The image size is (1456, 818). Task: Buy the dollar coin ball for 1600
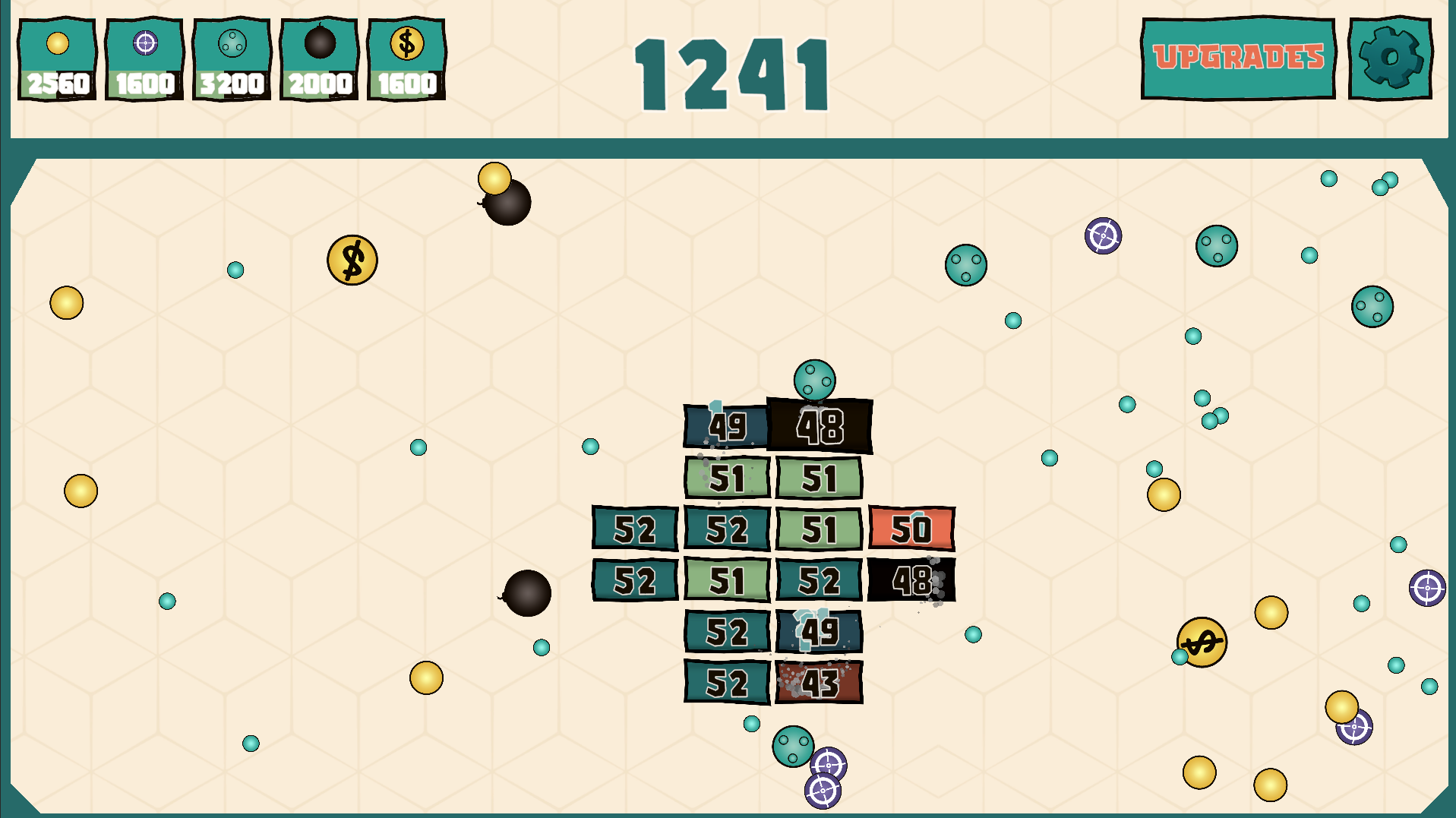407,53
